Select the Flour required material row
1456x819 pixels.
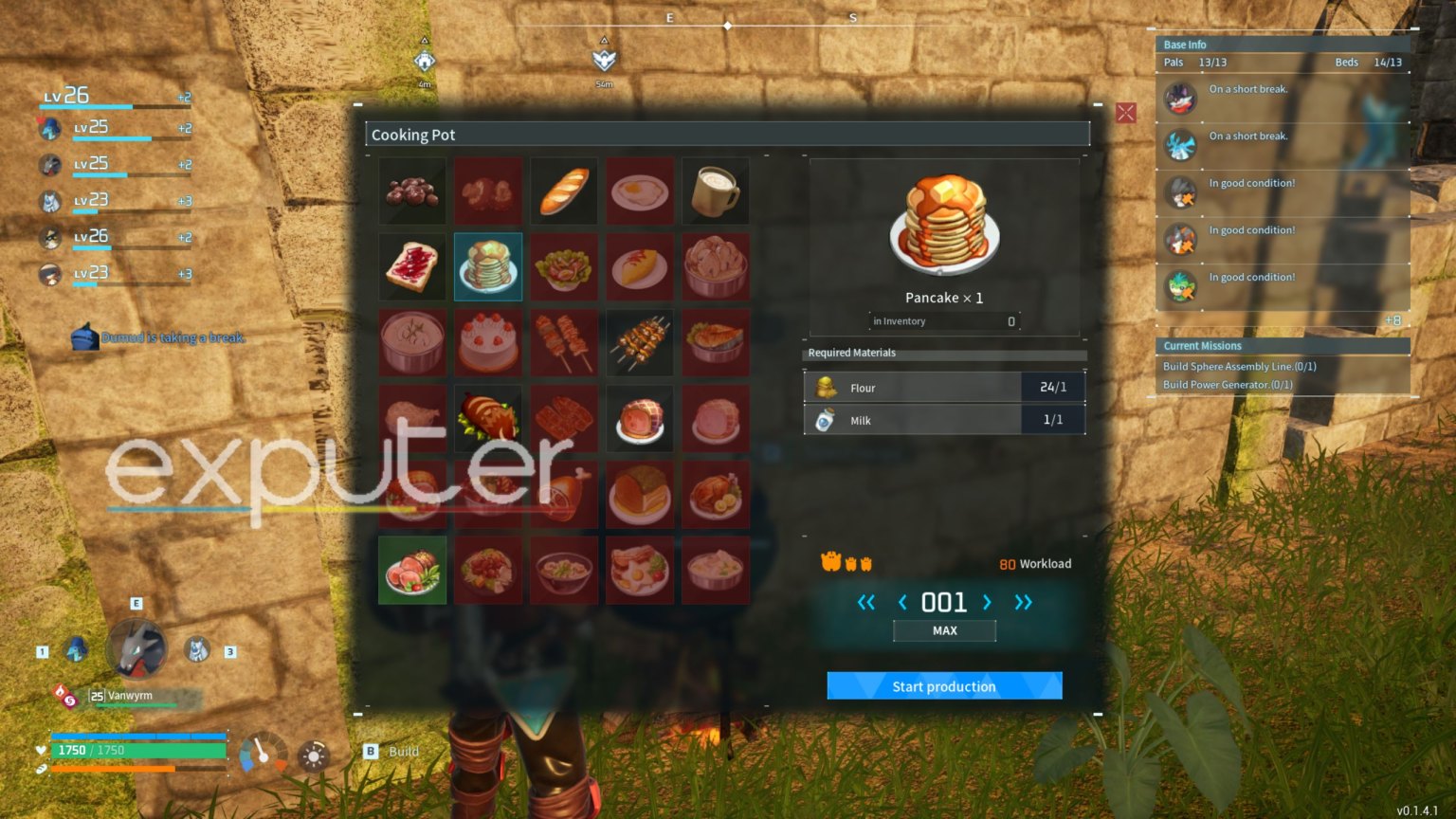coord(944,388)
